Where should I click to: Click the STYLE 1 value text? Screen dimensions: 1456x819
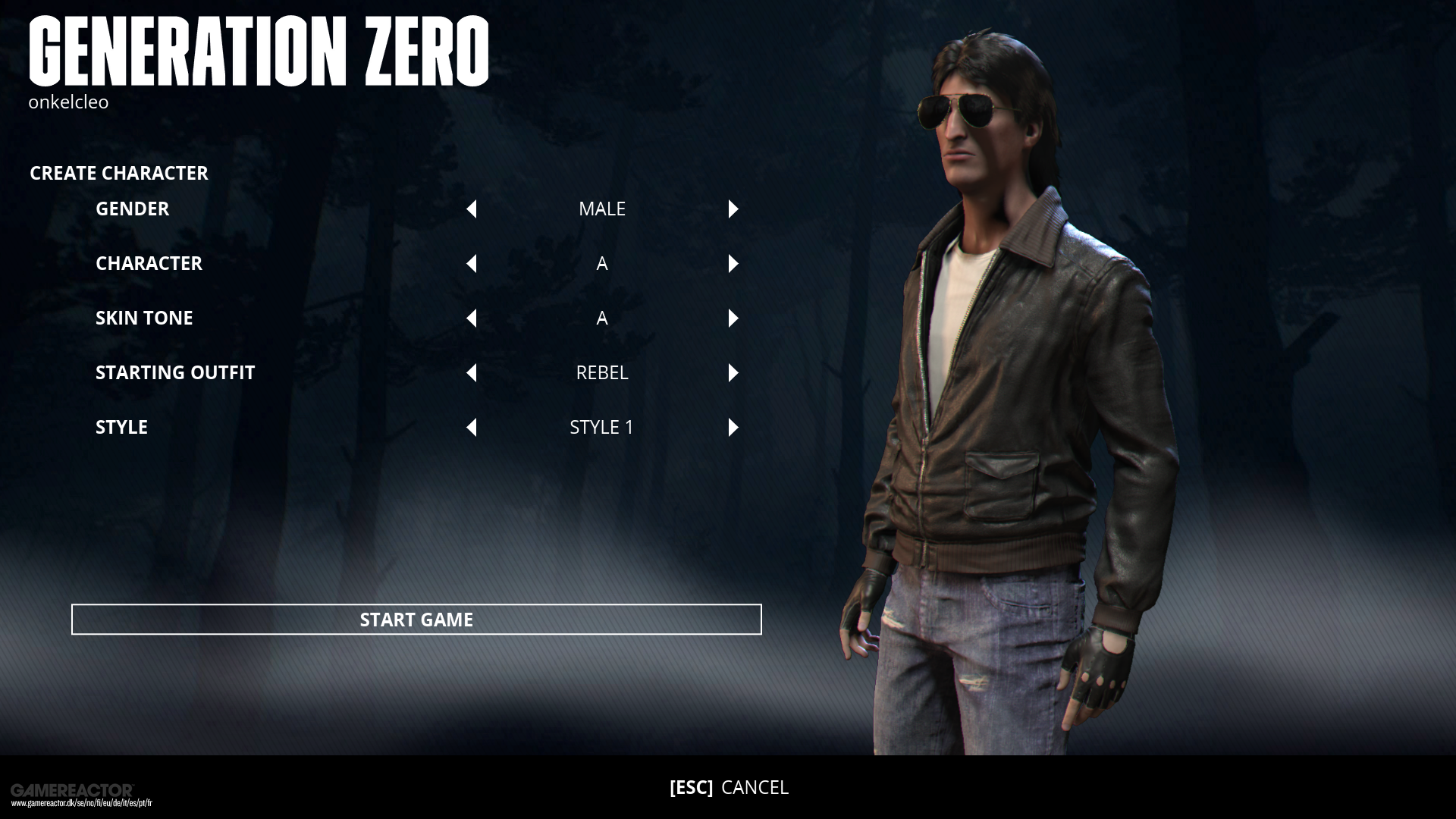coord(601,428)
